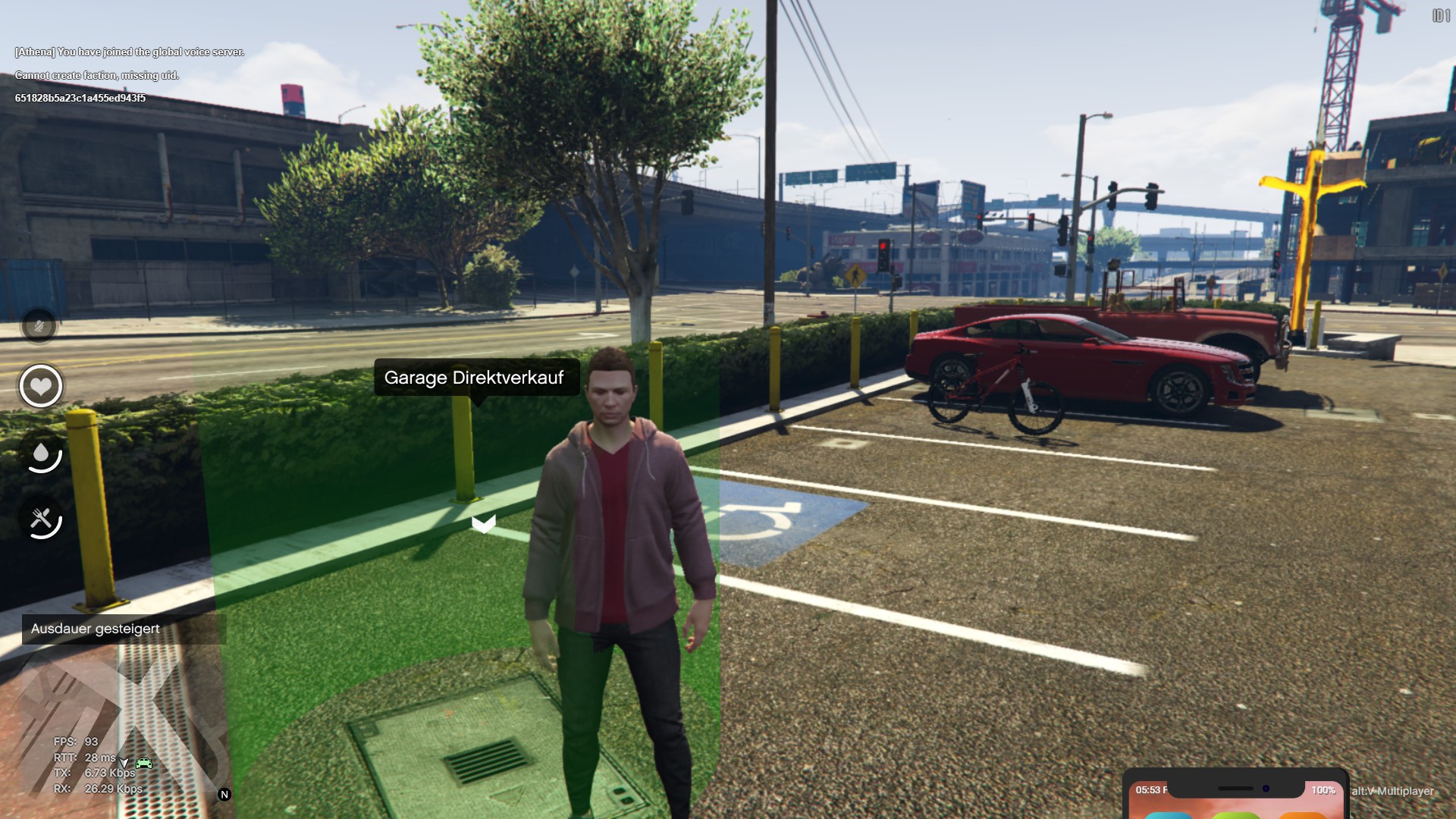Toggle the muted microphone voice icon
The height and width of the screenshot is (819, 1456).
(39, 327)
